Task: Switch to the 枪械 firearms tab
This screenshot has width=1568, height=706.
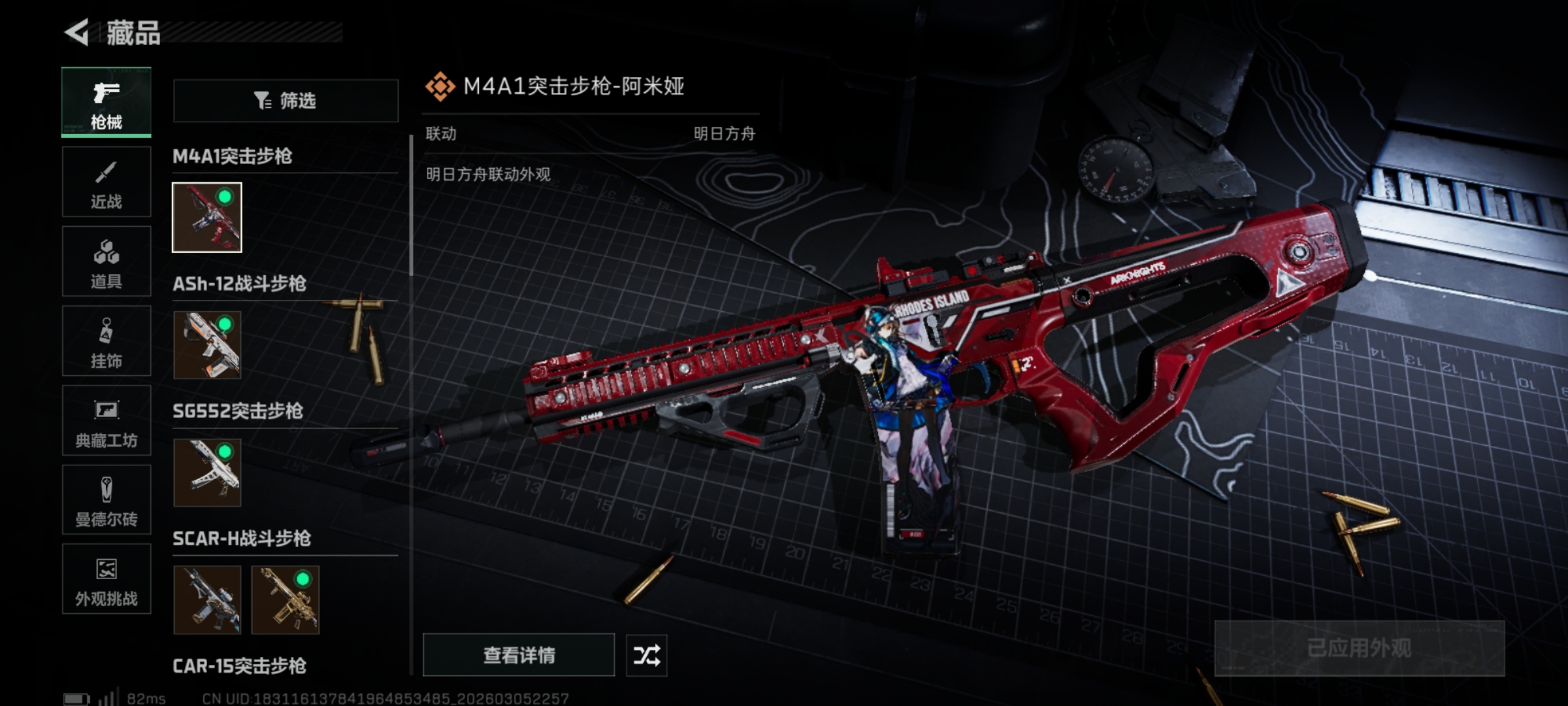Action: coord(106,103)
